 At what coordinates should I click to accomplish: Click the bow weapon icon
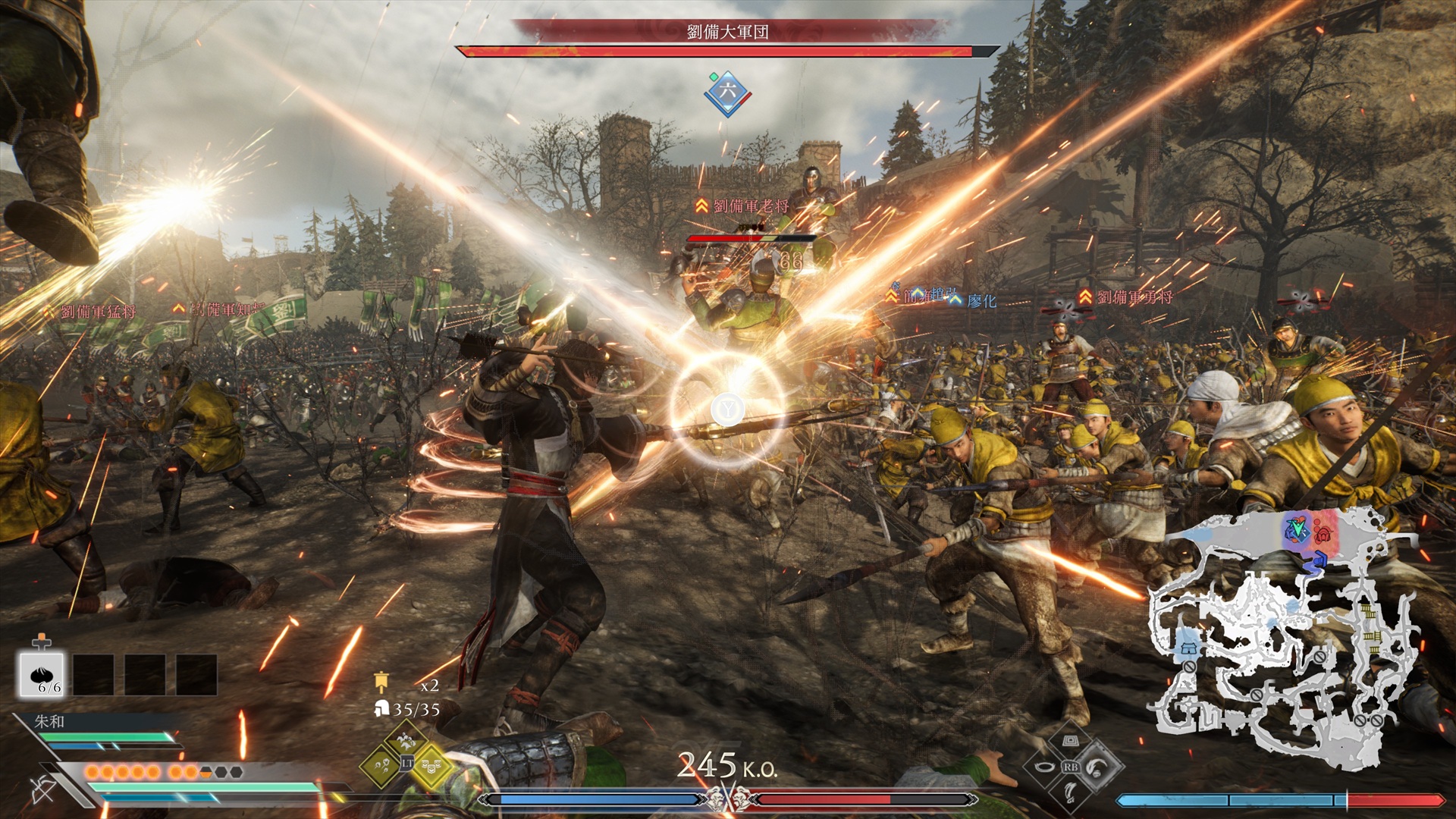[x=42, y=789]
